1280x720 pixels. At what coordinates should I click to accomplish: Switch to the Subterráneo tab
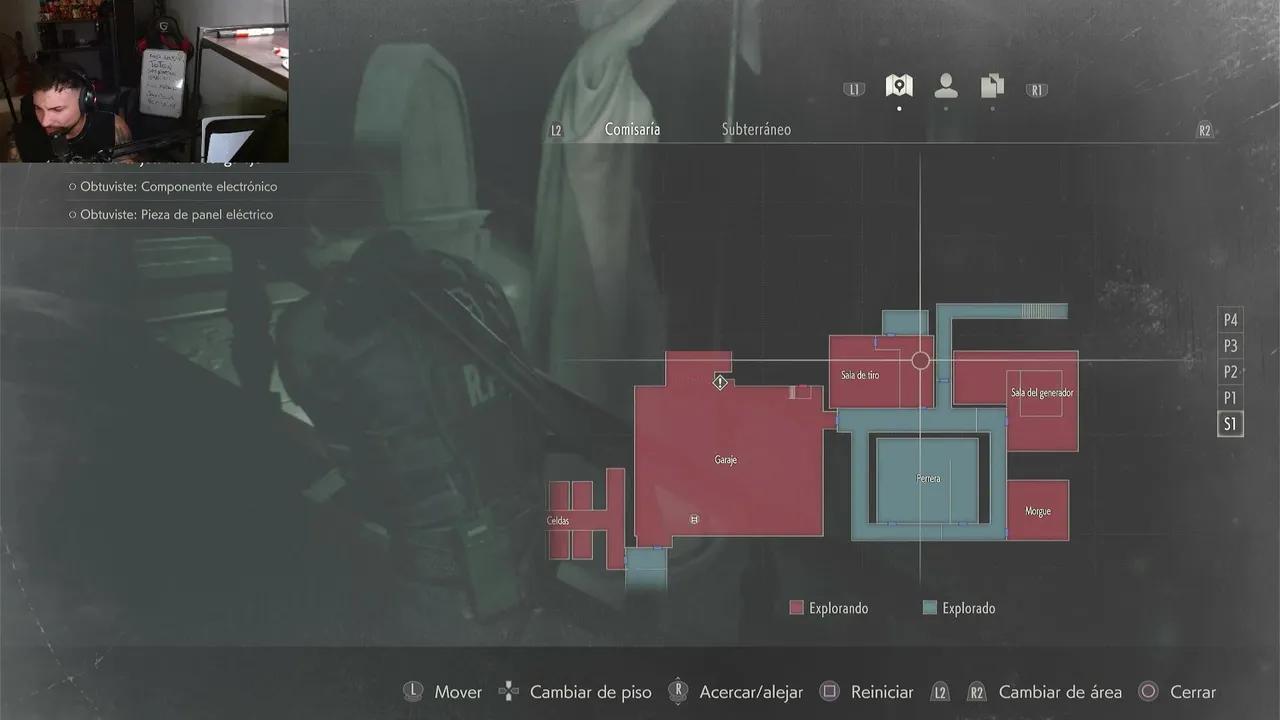pos(756,128)
